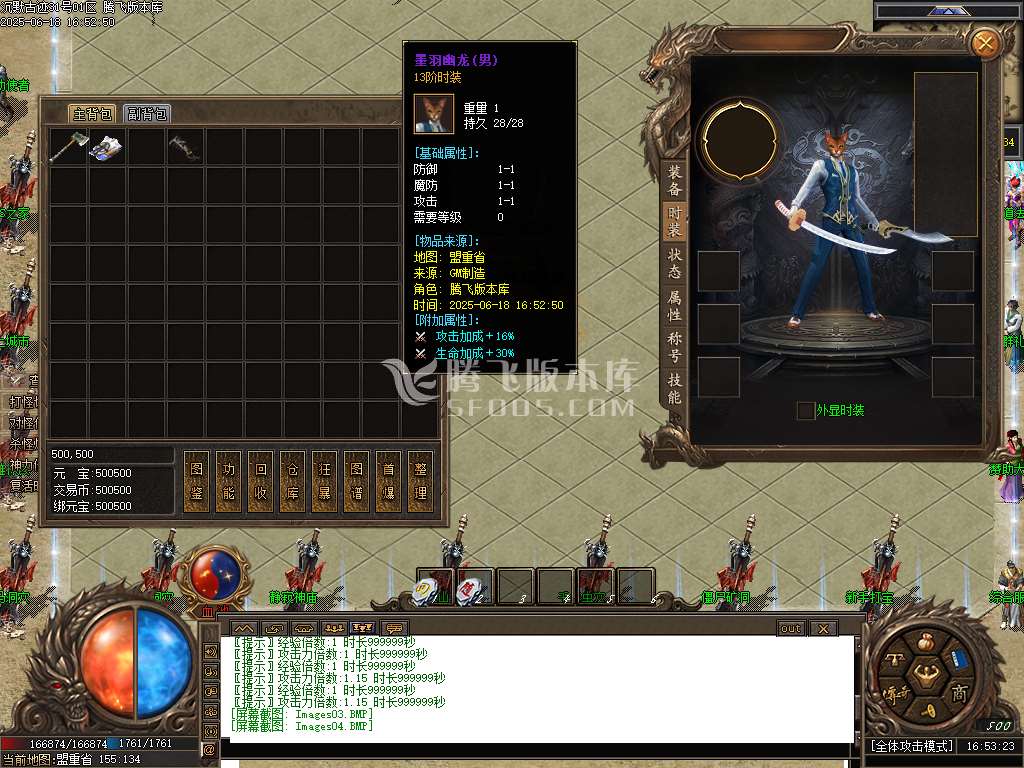This screenshot has height=768, width=1024.
Task: Select the 主背包 main bag tab
Action: pos(92,113)
